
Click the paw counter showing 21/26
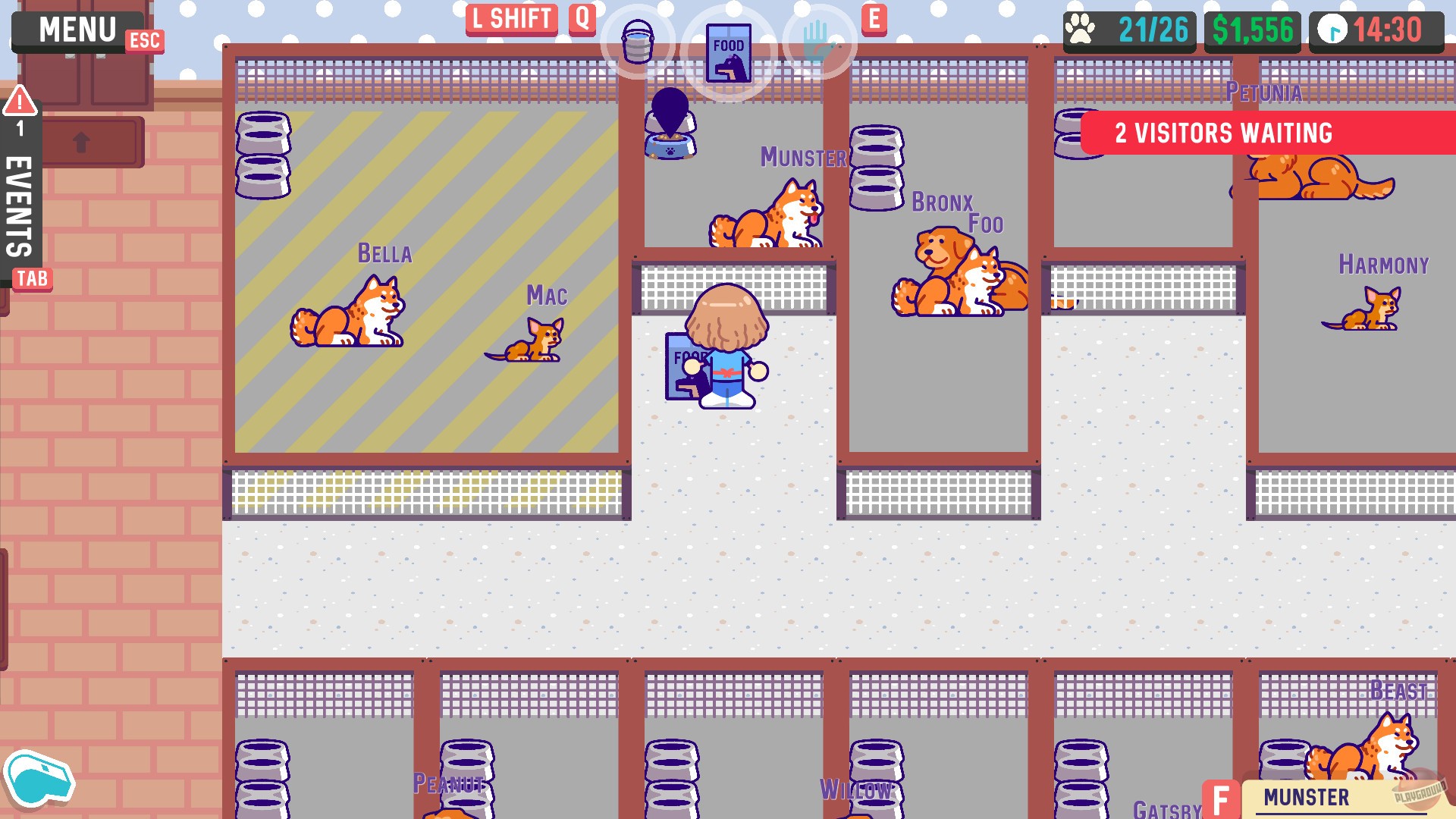coord(1128,29)
